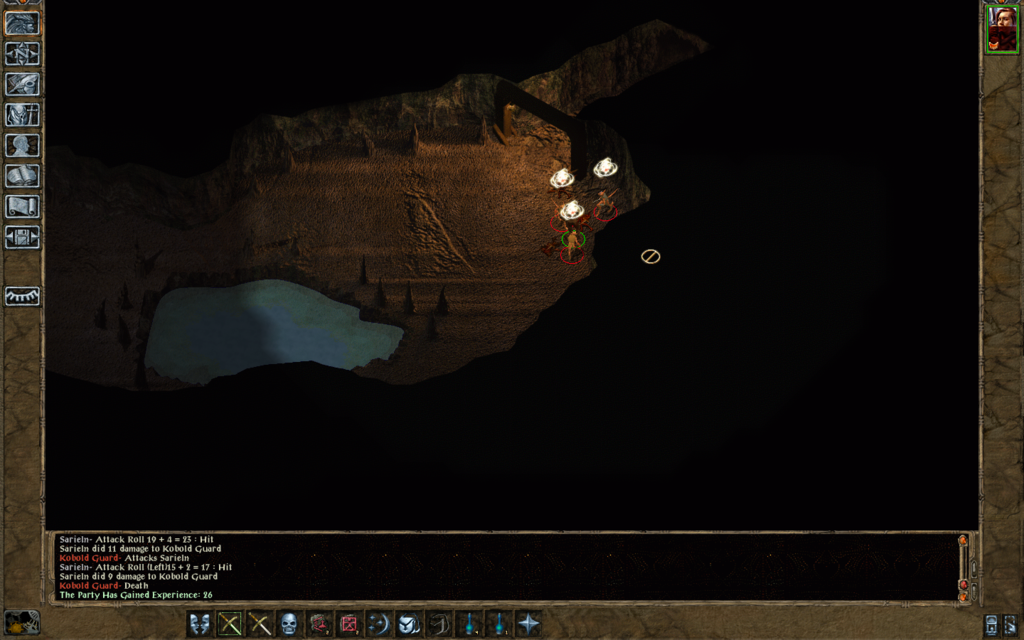Open options via the floppy disk button

pyautogui.click(x=22, y=237)
